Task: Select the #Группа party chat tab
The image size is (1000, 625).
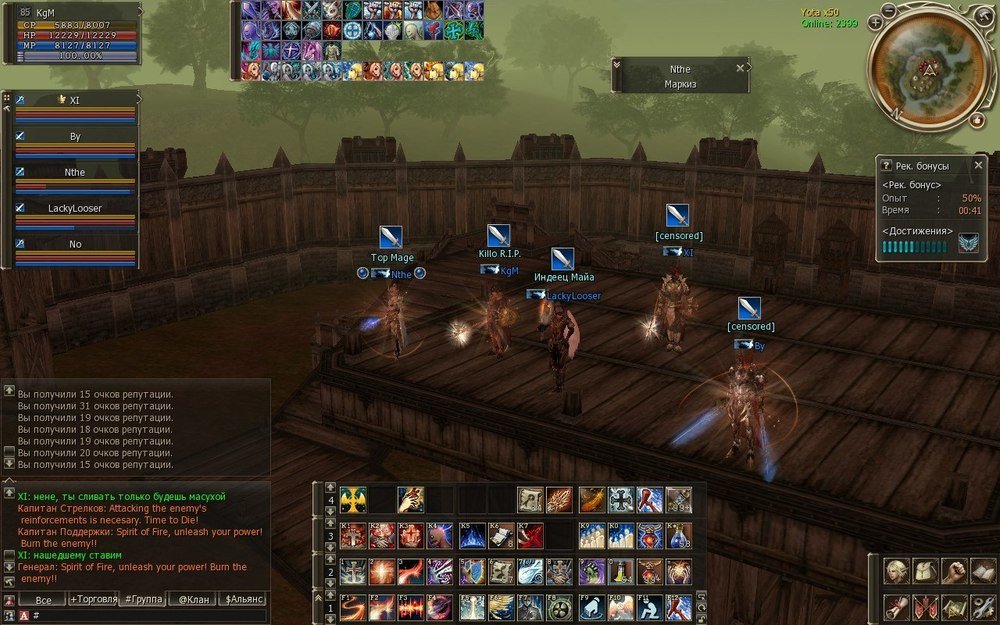Action: [x=143, y=599]
